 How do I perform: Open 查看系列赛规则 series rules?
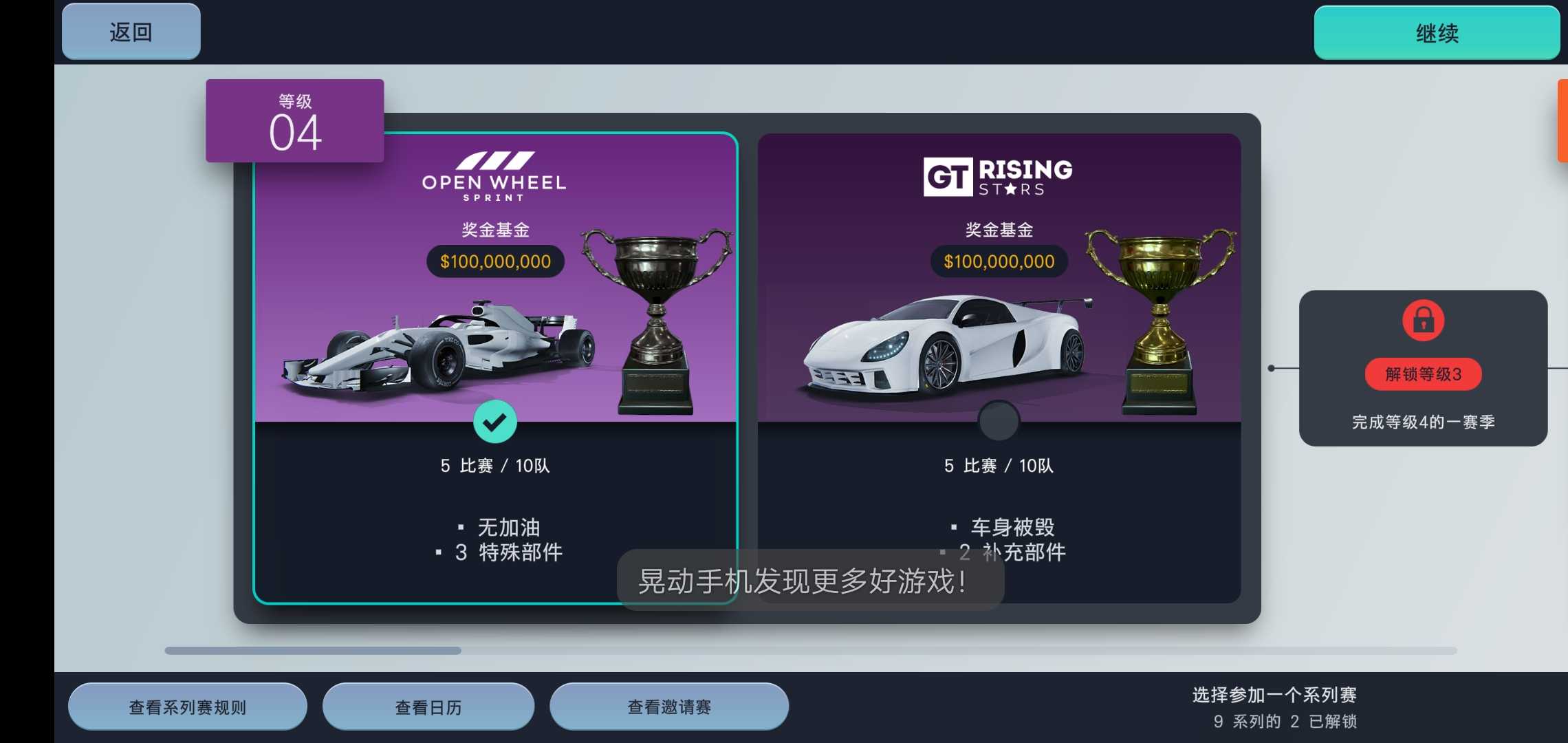click(188, 706)
